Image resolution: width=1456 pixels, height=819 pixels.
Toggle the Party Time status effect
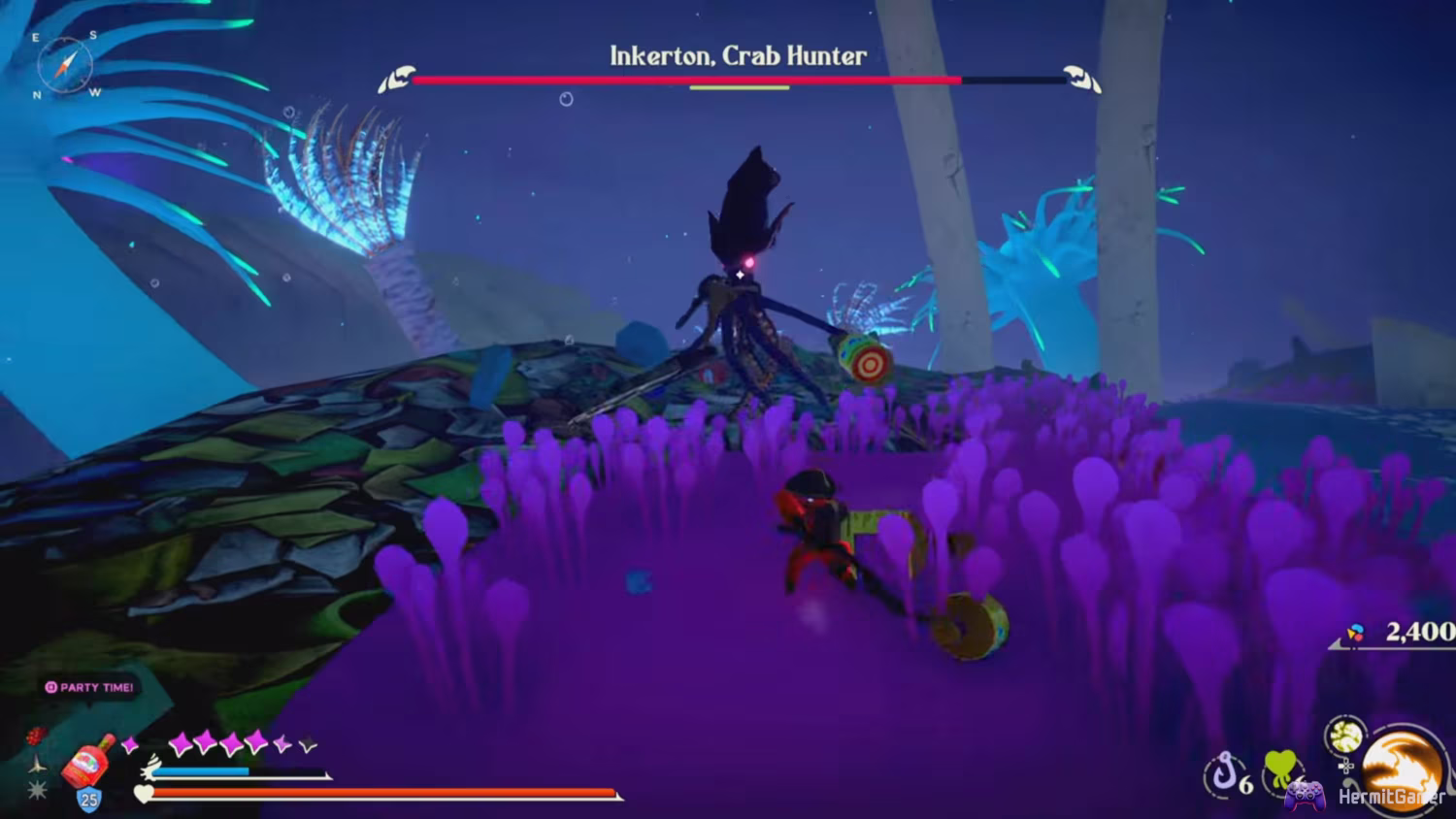pos(88,687)
